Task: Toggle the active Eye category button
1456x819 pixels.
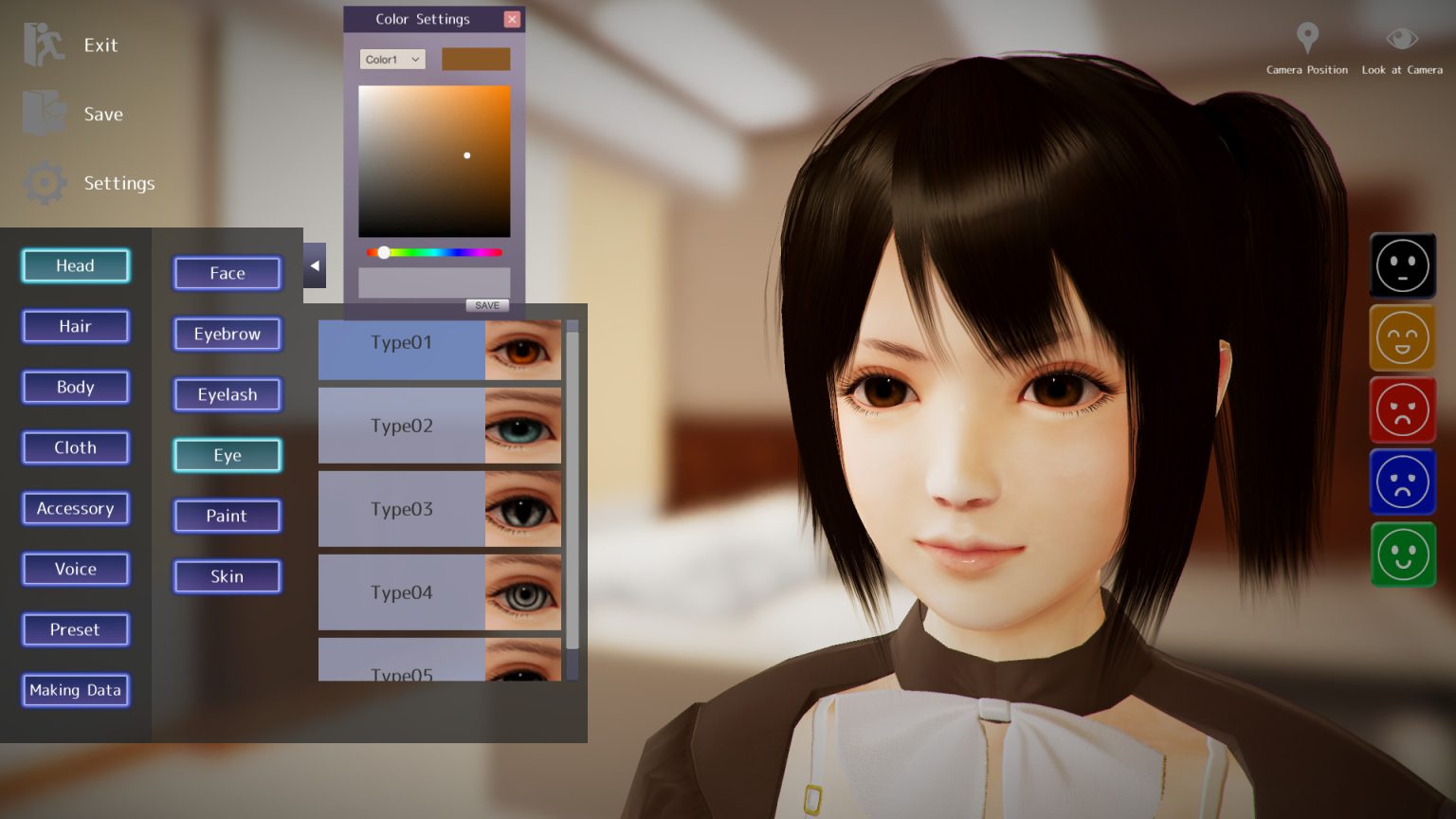Action: pos(227,455)
